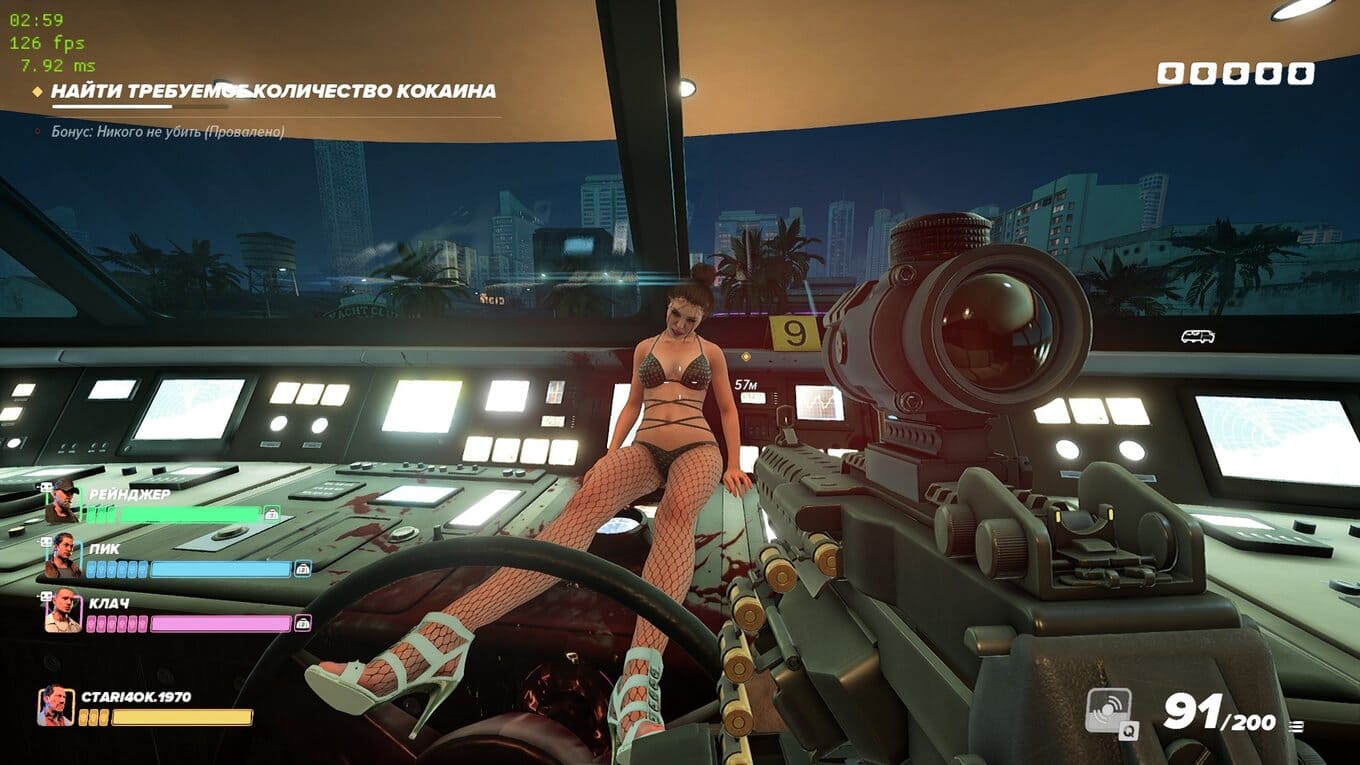Click teammate Клач's portrait
This screenshot has width=1360, height=765.
point(62,612)
